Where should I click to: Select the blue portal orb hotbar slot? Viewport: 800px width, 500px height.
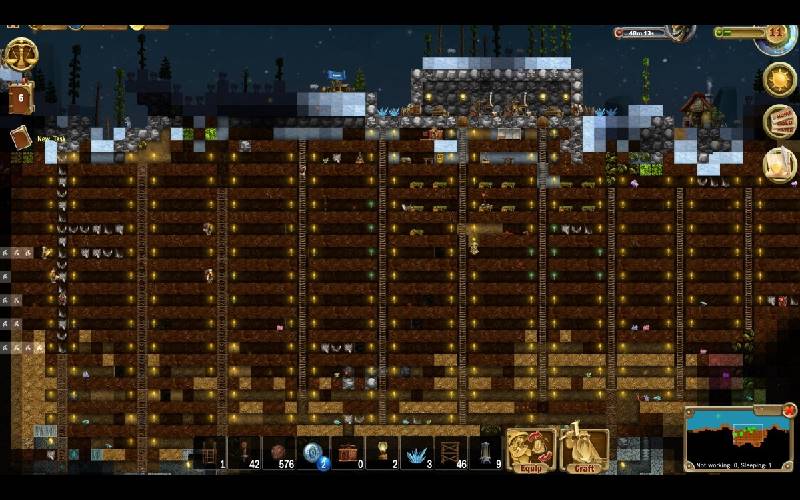click(x=314, y=452)
